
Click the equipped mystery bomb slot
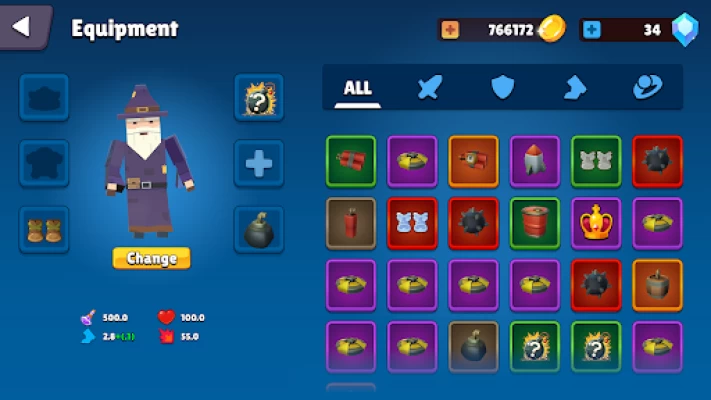point(259,98)
